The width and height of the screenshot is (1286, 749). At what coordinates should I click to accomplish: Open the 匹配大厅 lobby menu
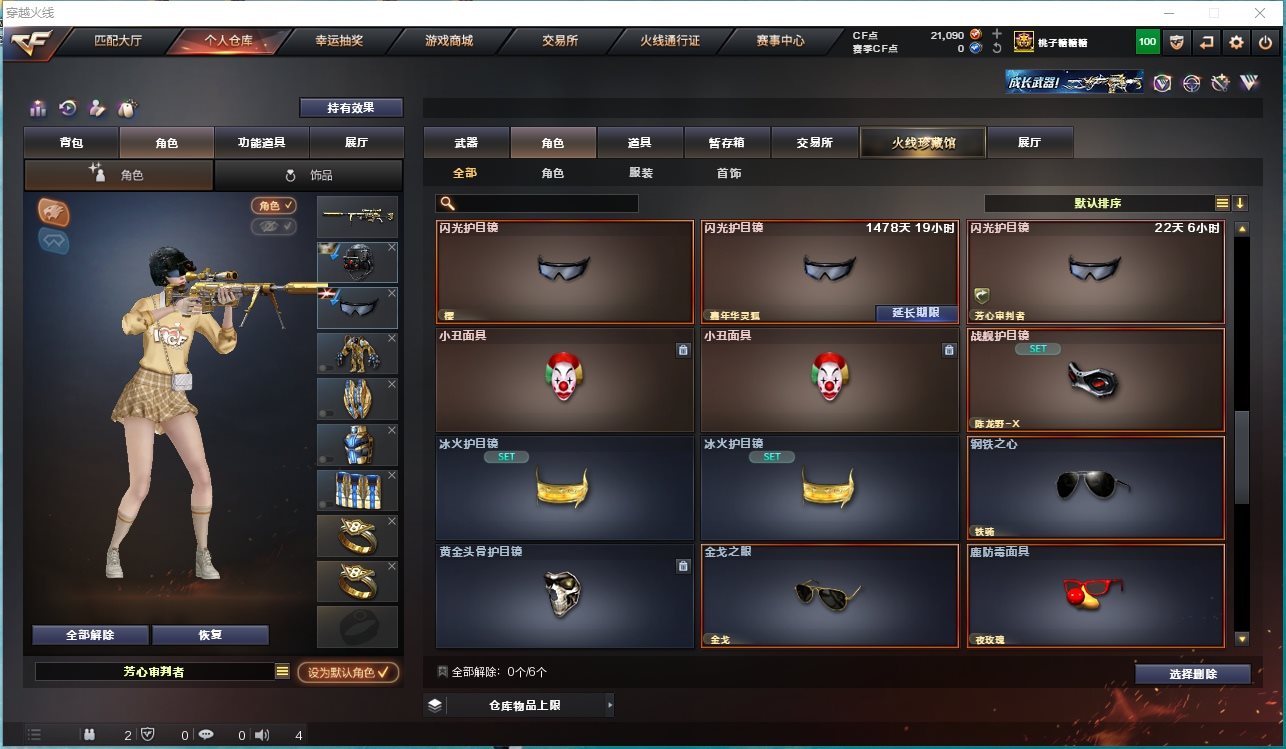(x=118, y=41)
